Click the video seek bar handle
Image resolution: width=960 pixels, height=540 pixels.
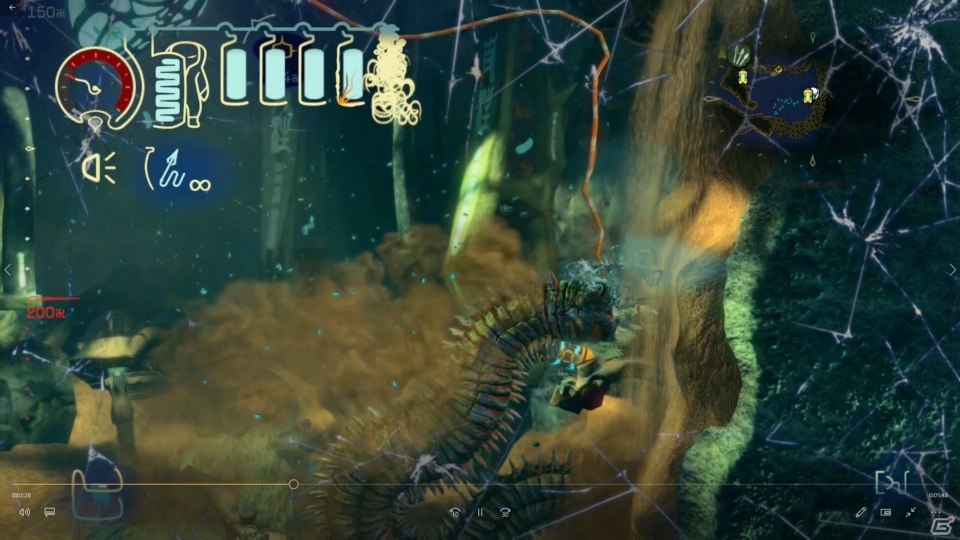[x=293, y=485]
